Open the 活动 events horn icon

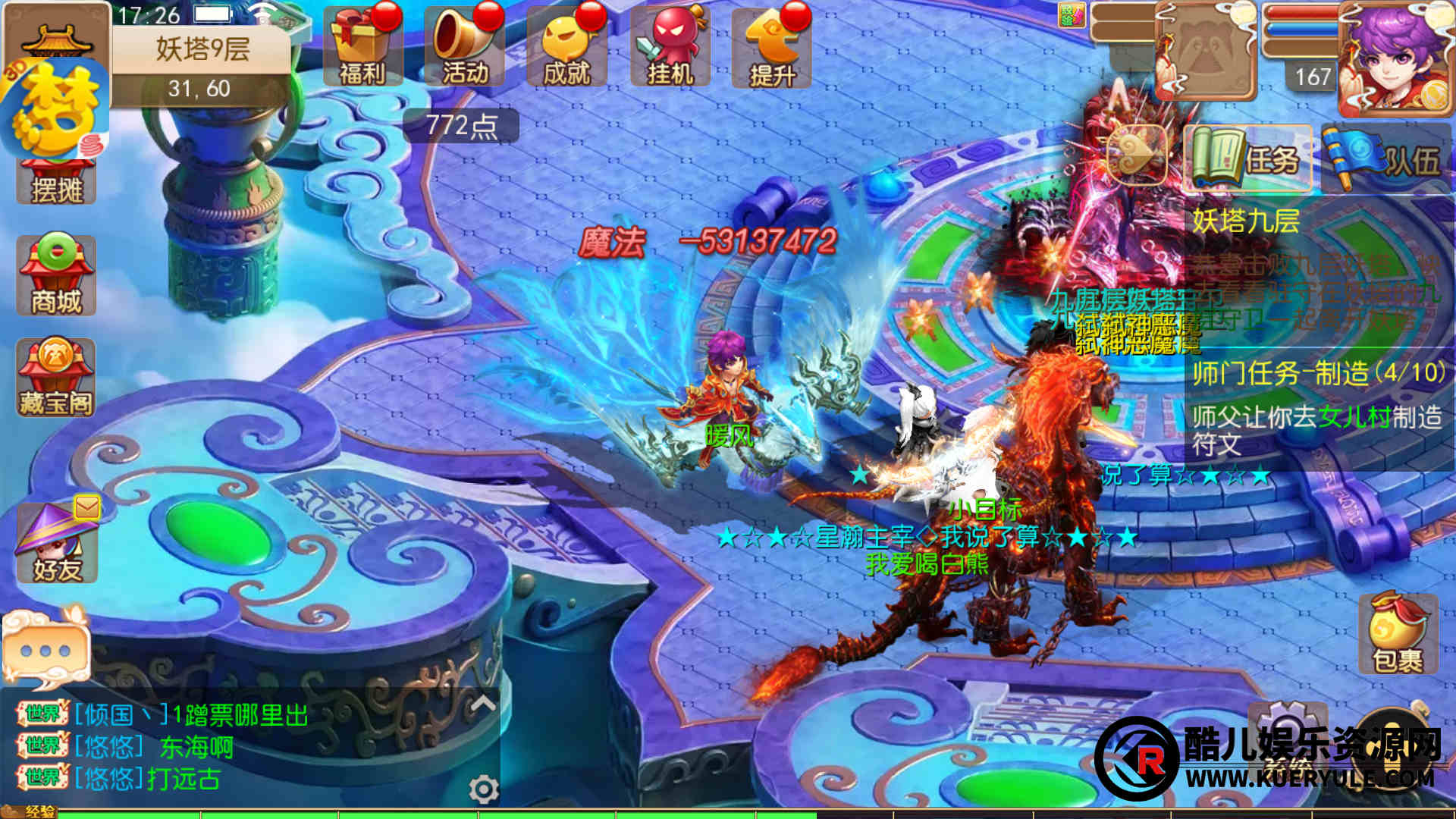click(x=464, y=47)
